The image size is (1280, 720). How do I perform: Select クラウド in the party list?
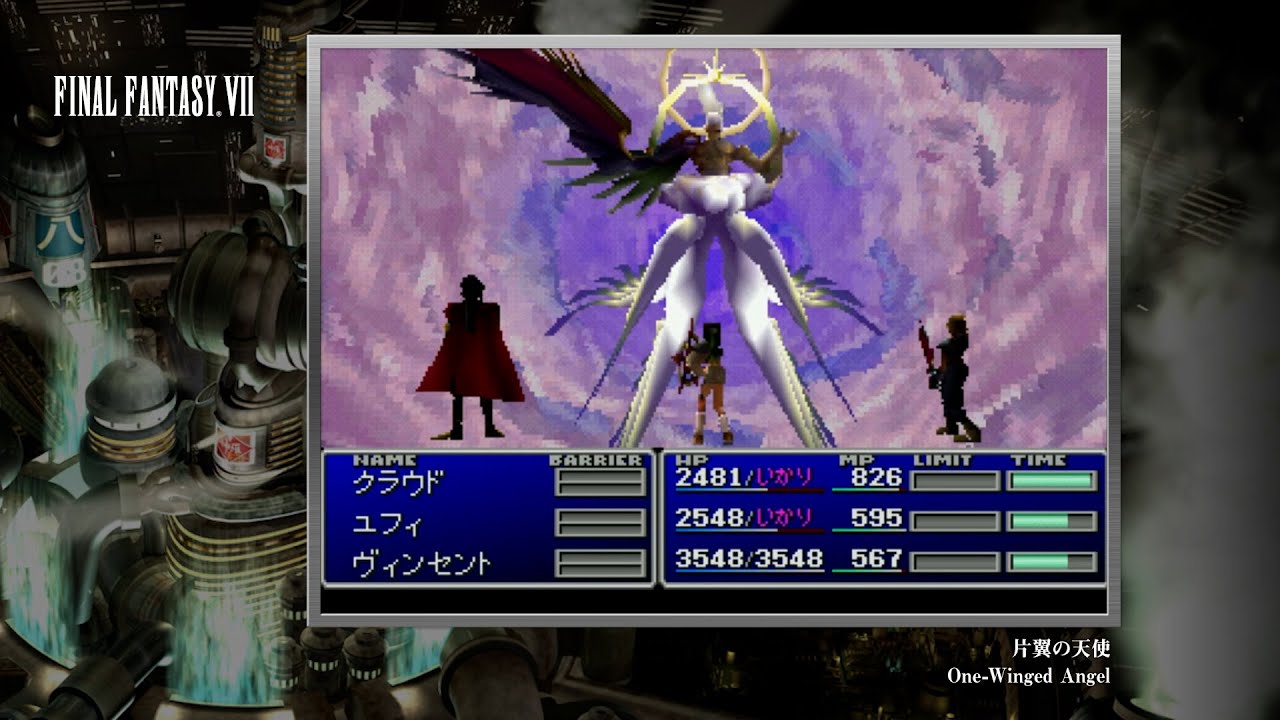click(397, 482)
